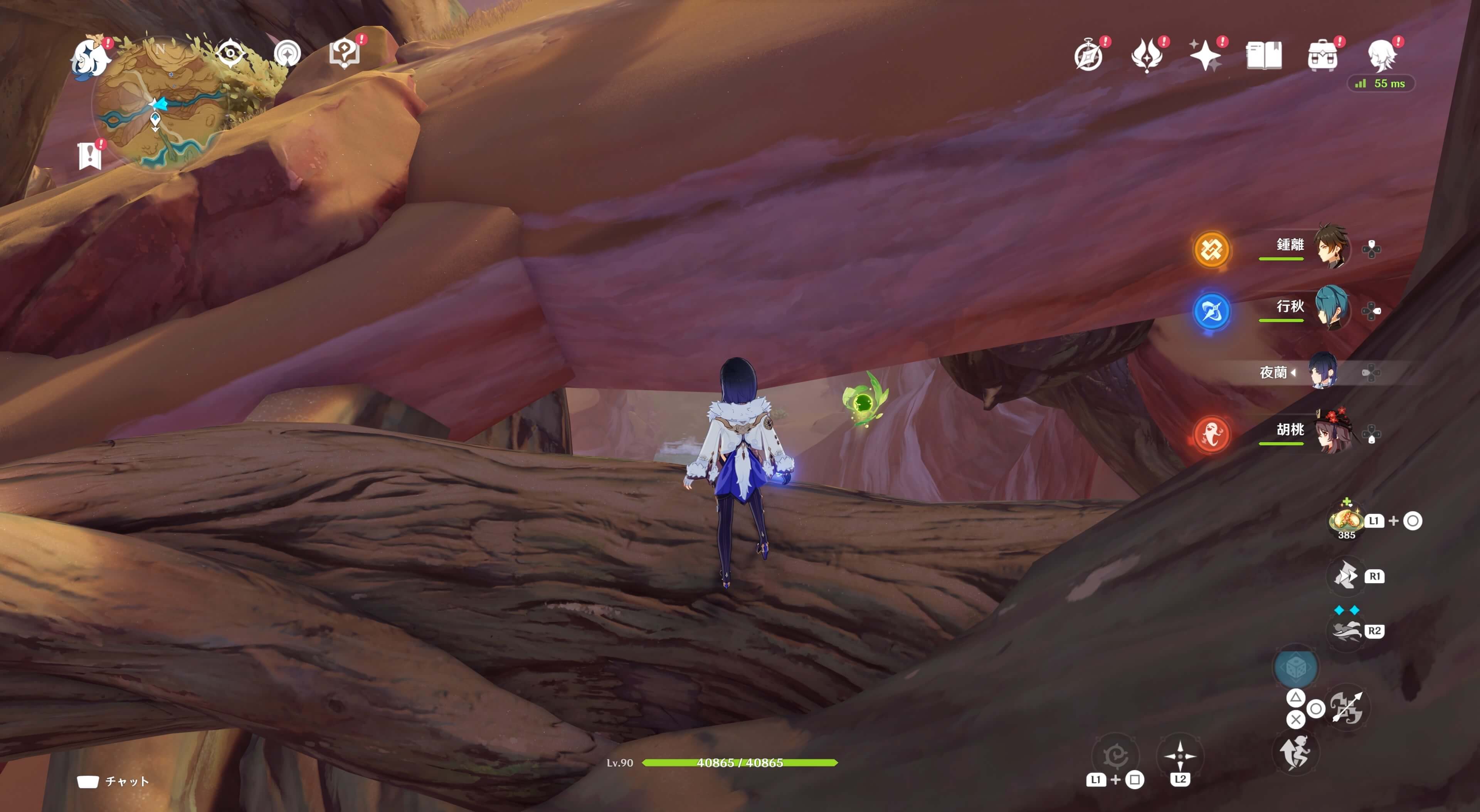This screenshot has height=812, width=1480.
Task: Open the backpack inventory
Action: [x=1322, y=56]
